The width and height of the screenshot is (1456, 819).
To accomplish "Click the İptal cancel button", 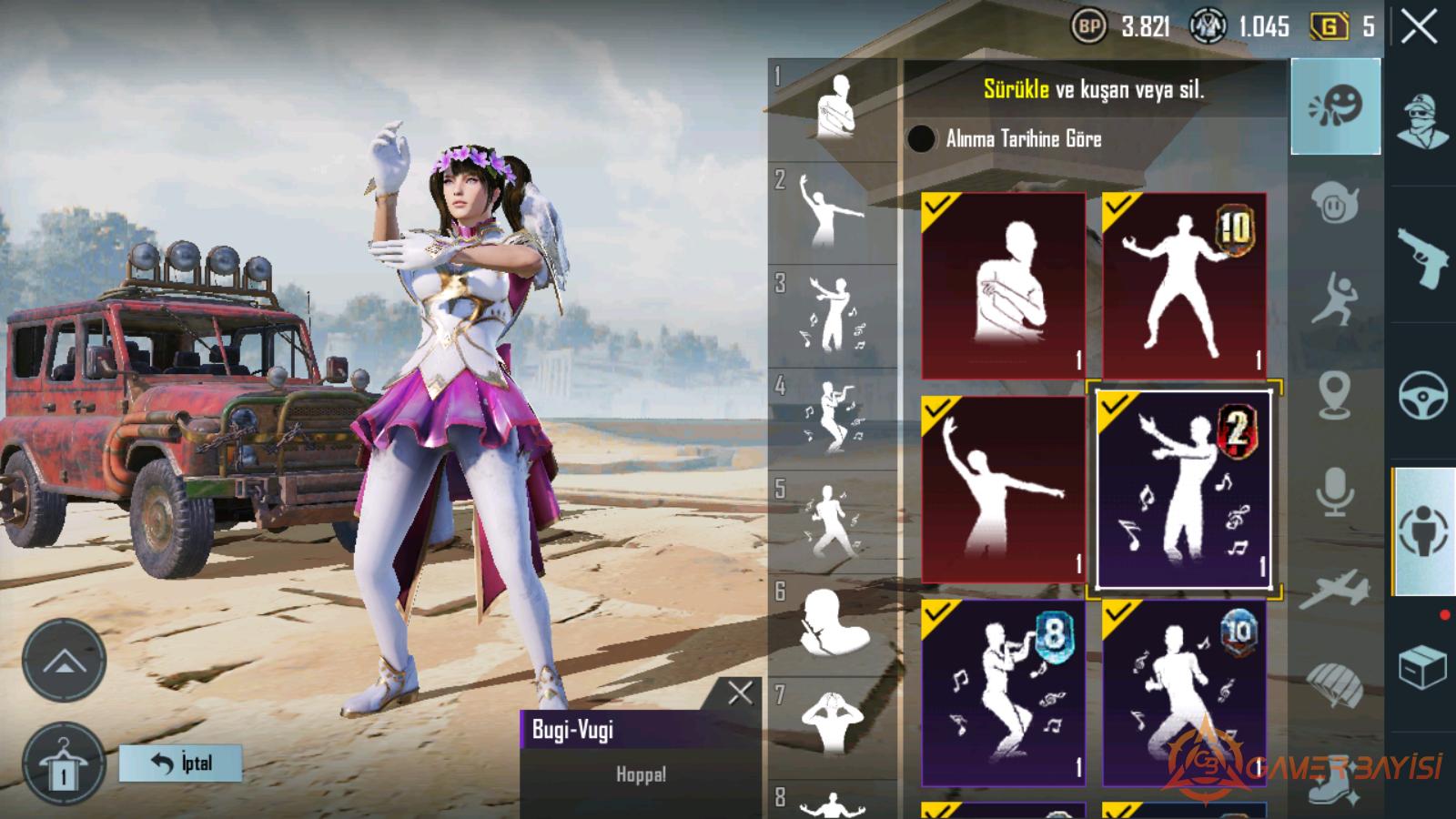I will pyautogui.click(x=181, y=763).
